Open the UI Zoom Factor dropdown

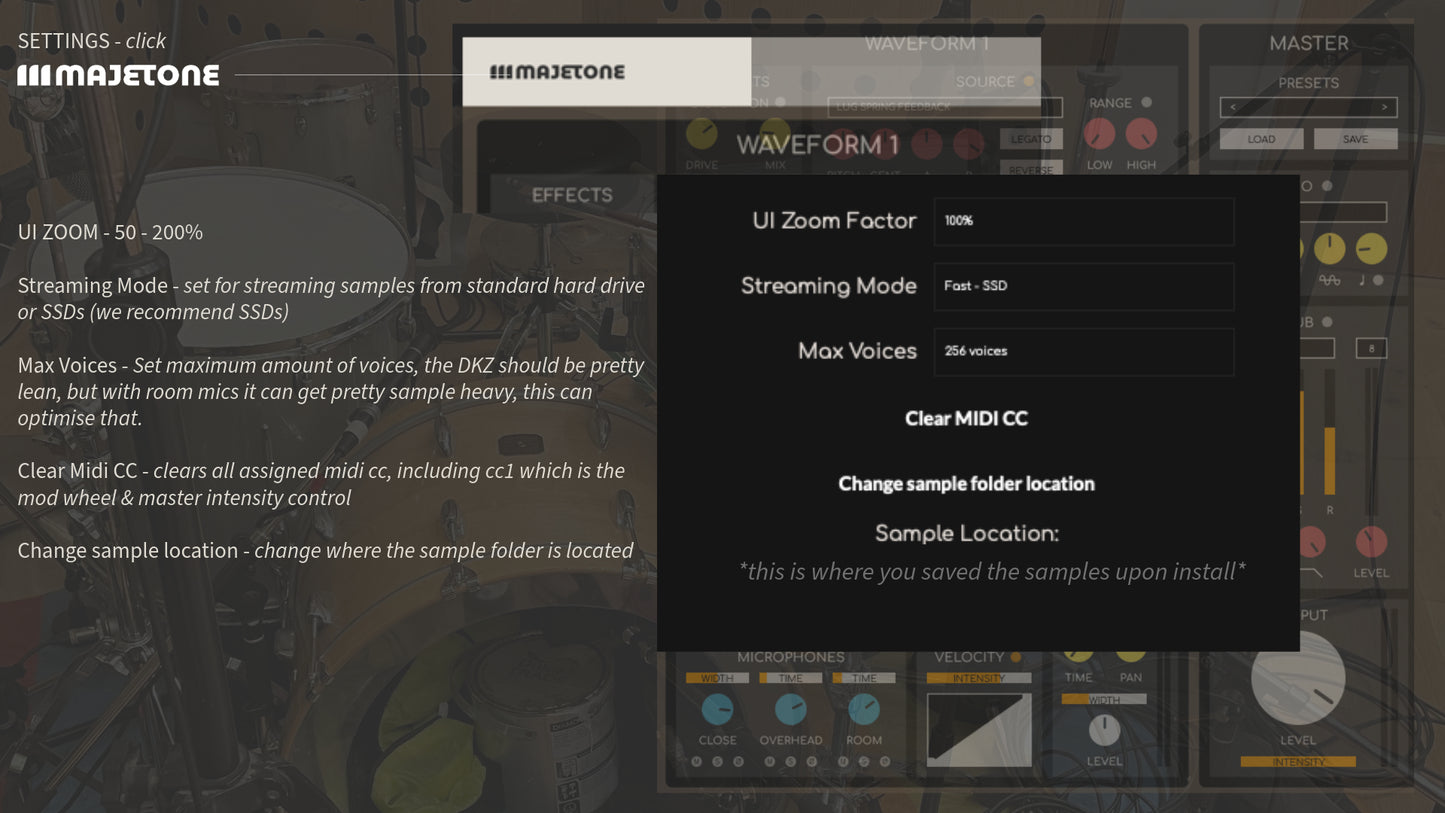coord(1083,221)
